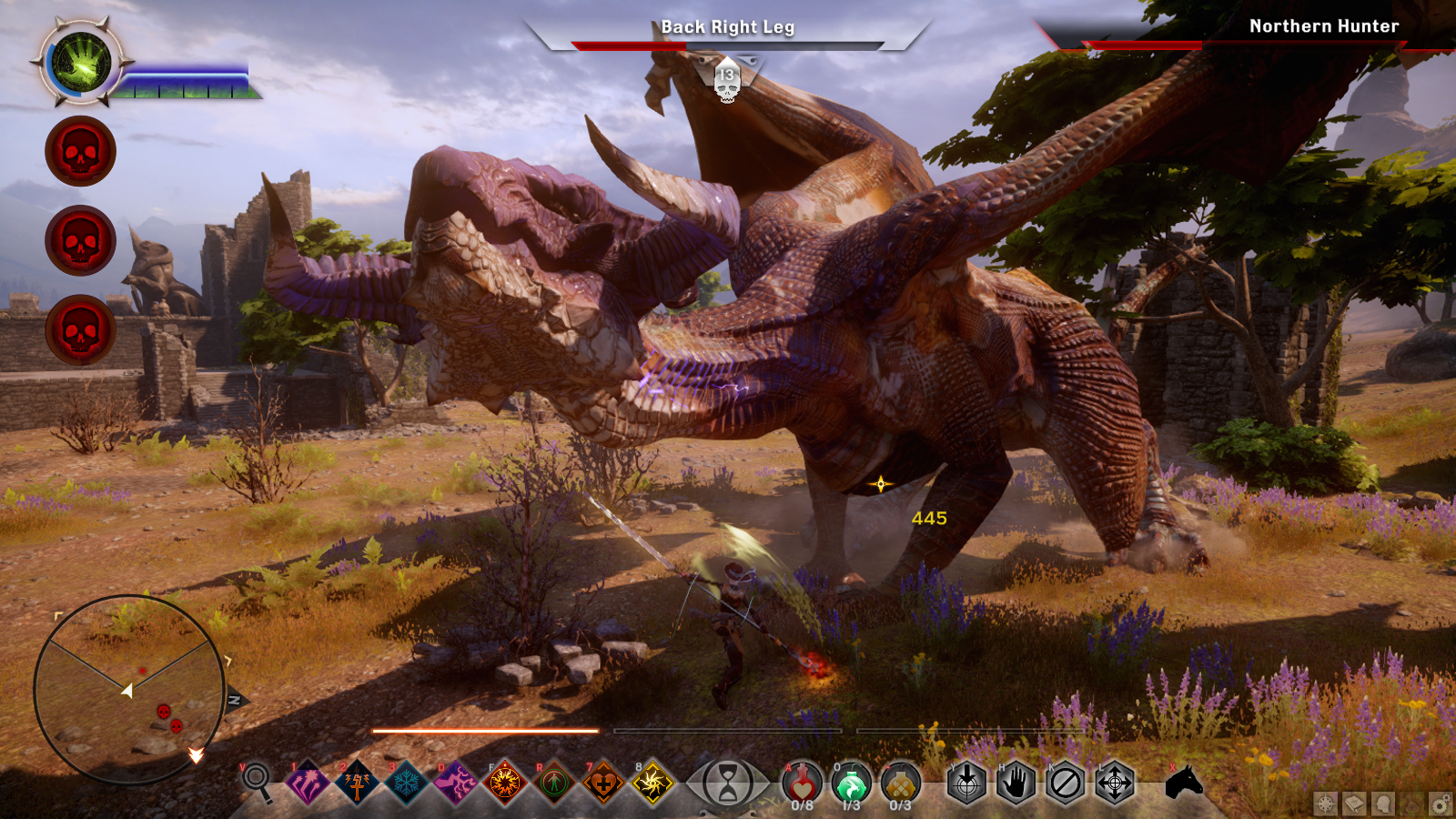This screenshot has height=819, width=1456.
Task: Cast the purple meteor shower ability
Action: (308, 782)
